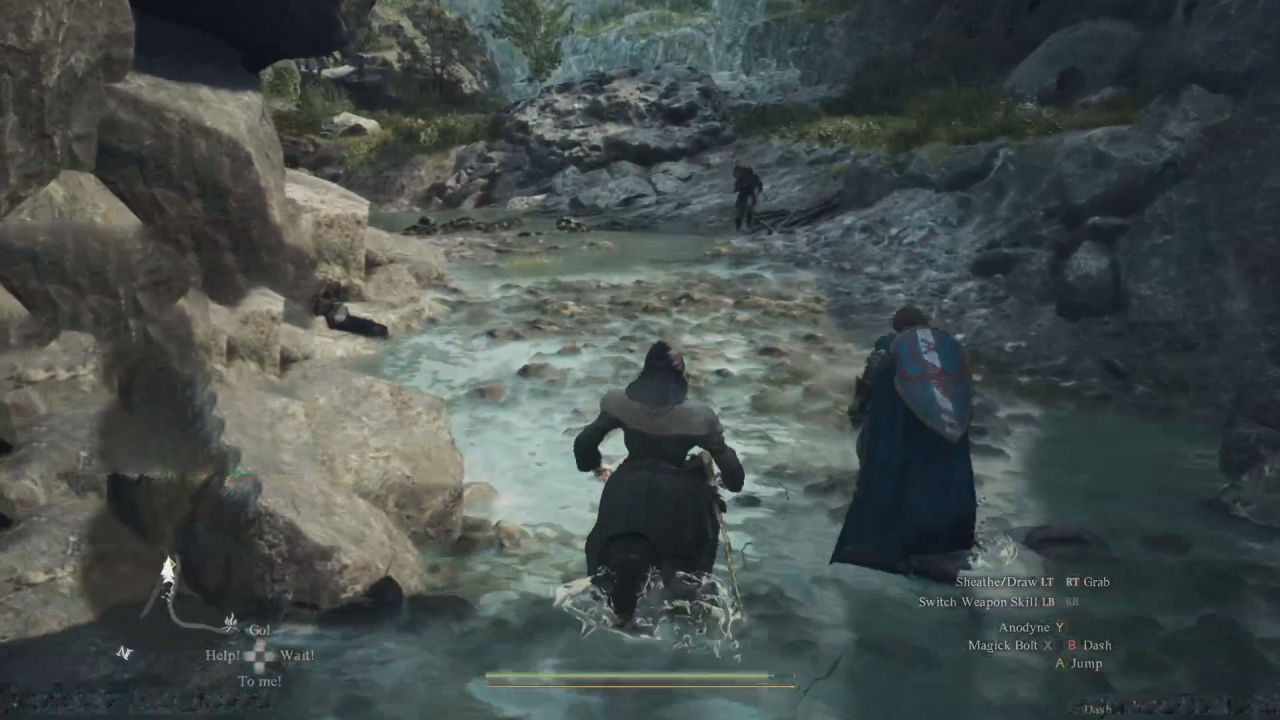1280x720 pixels.
Task: Click the X button icon for Magick Bolt
Action: coord(1048,645)
